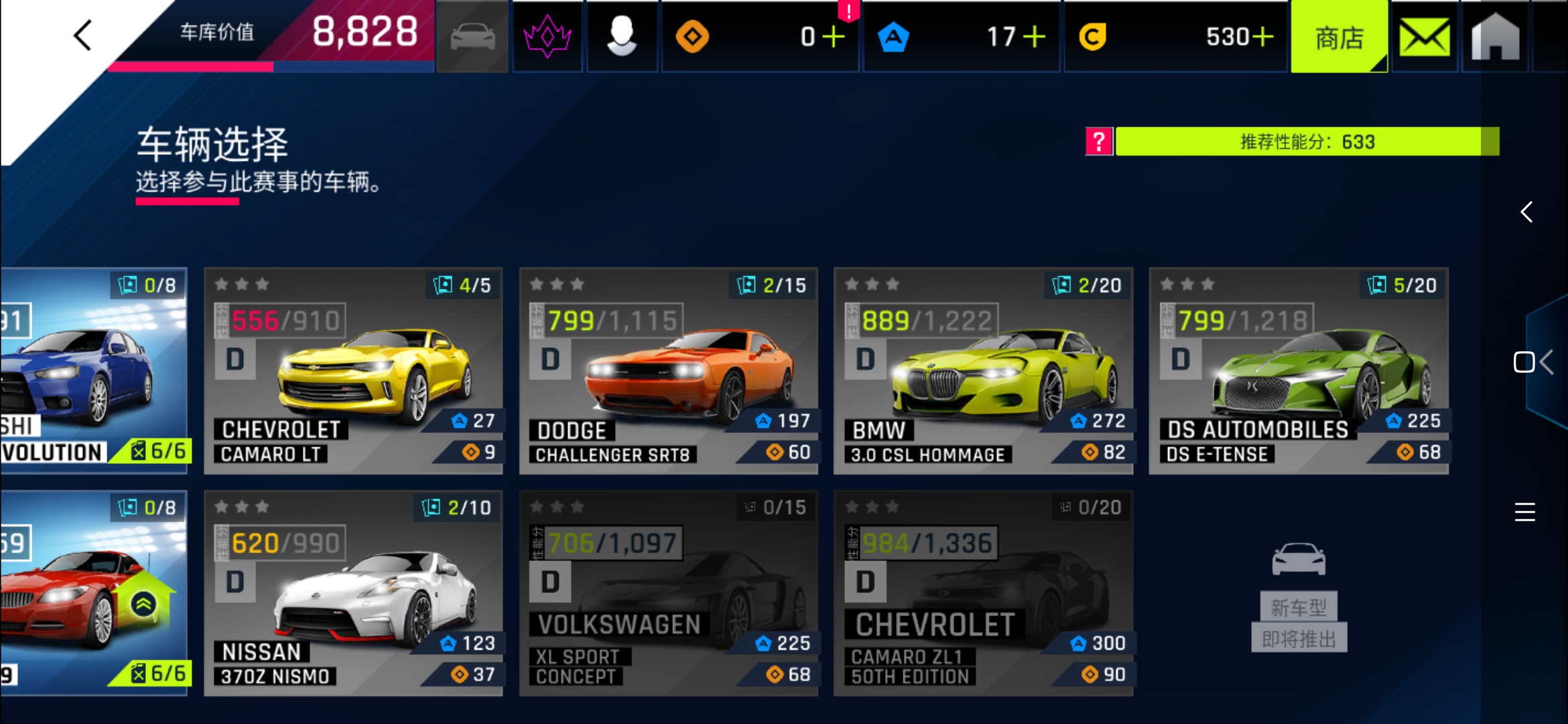Select the locked Volkswagen XL Sport Concept

tap(668, 593)
